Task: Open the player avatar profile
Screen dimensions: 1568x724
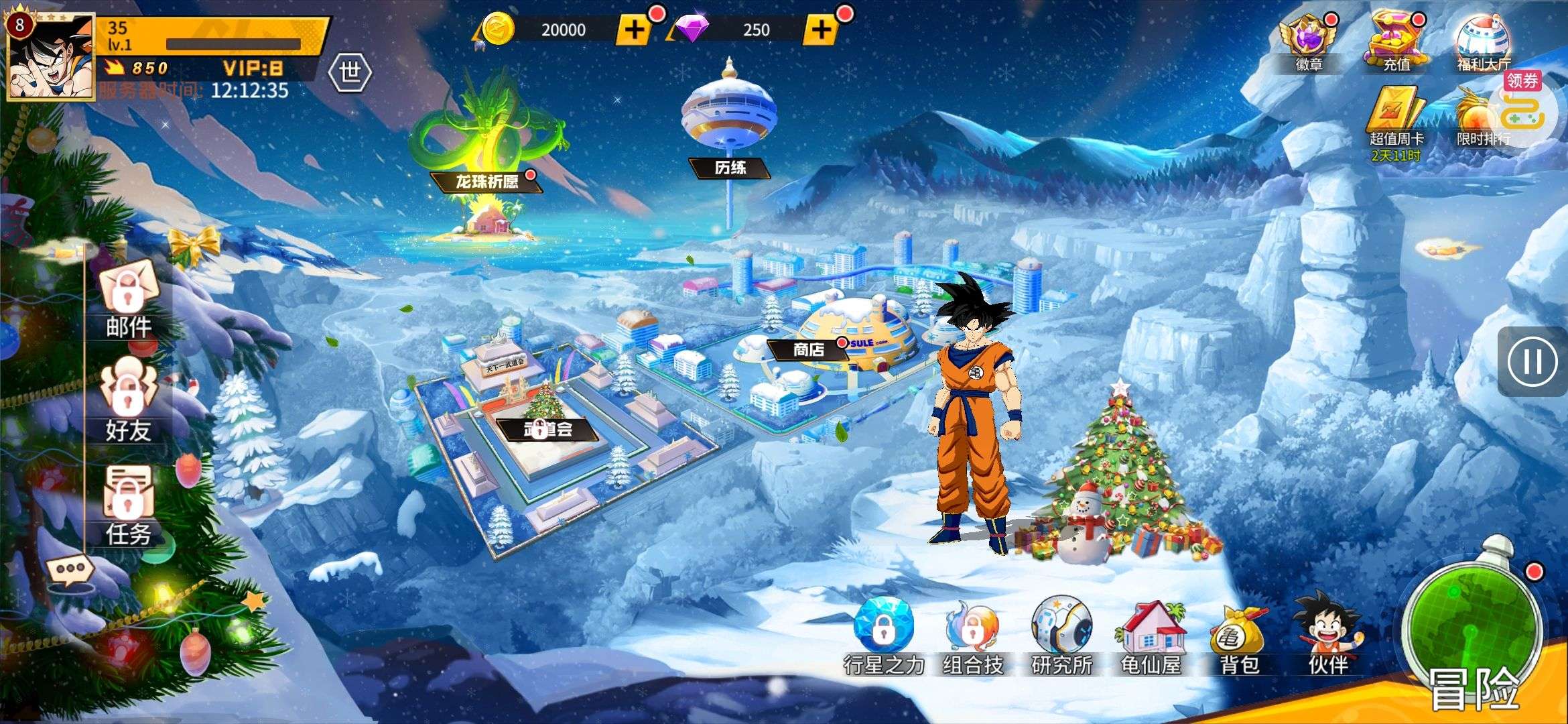Action: [50, 57]
